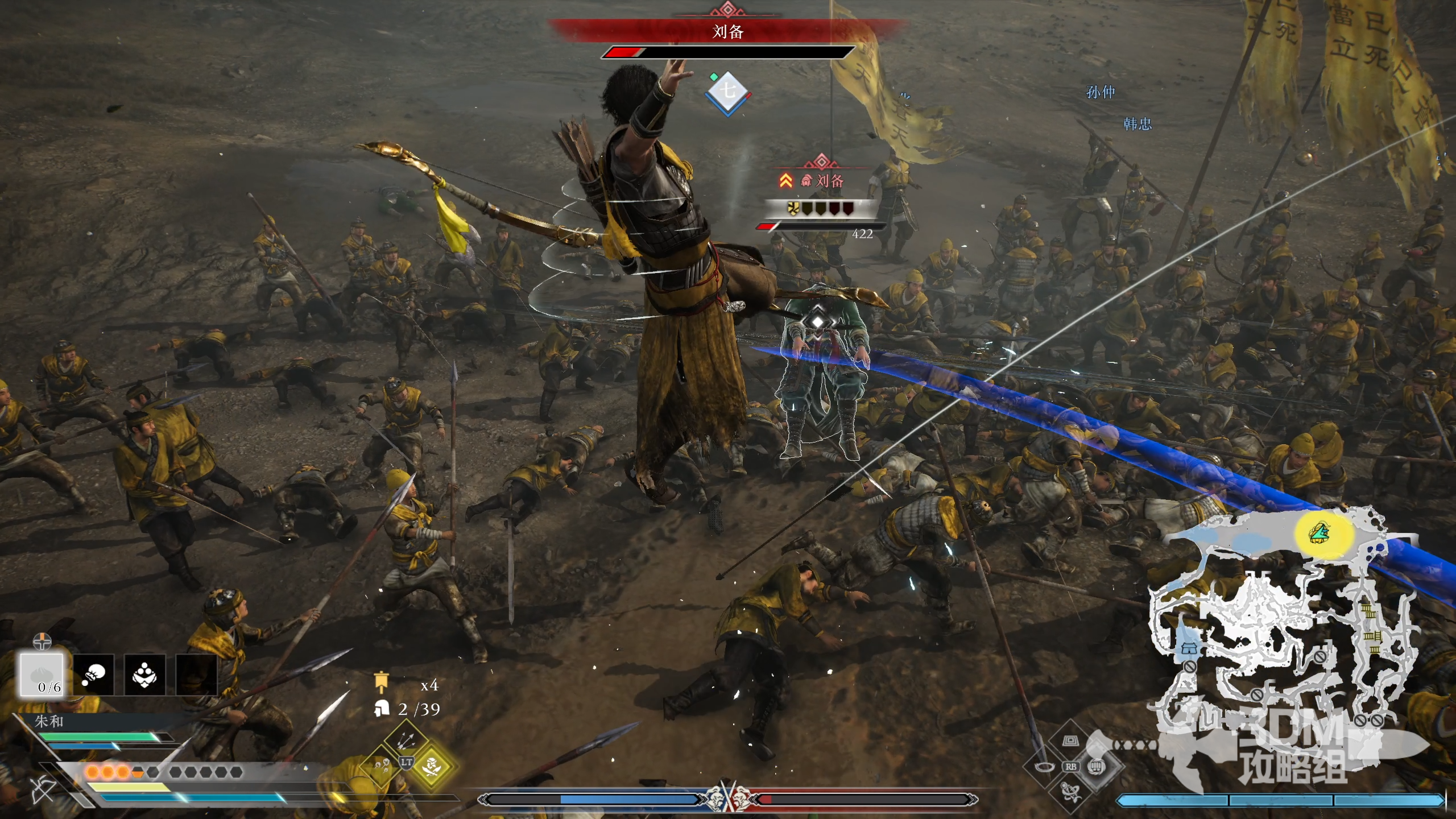The height and width of the screenshot is (819, 1456).
Task: Select the ring tactic diamond
Action: [1044, 767]
